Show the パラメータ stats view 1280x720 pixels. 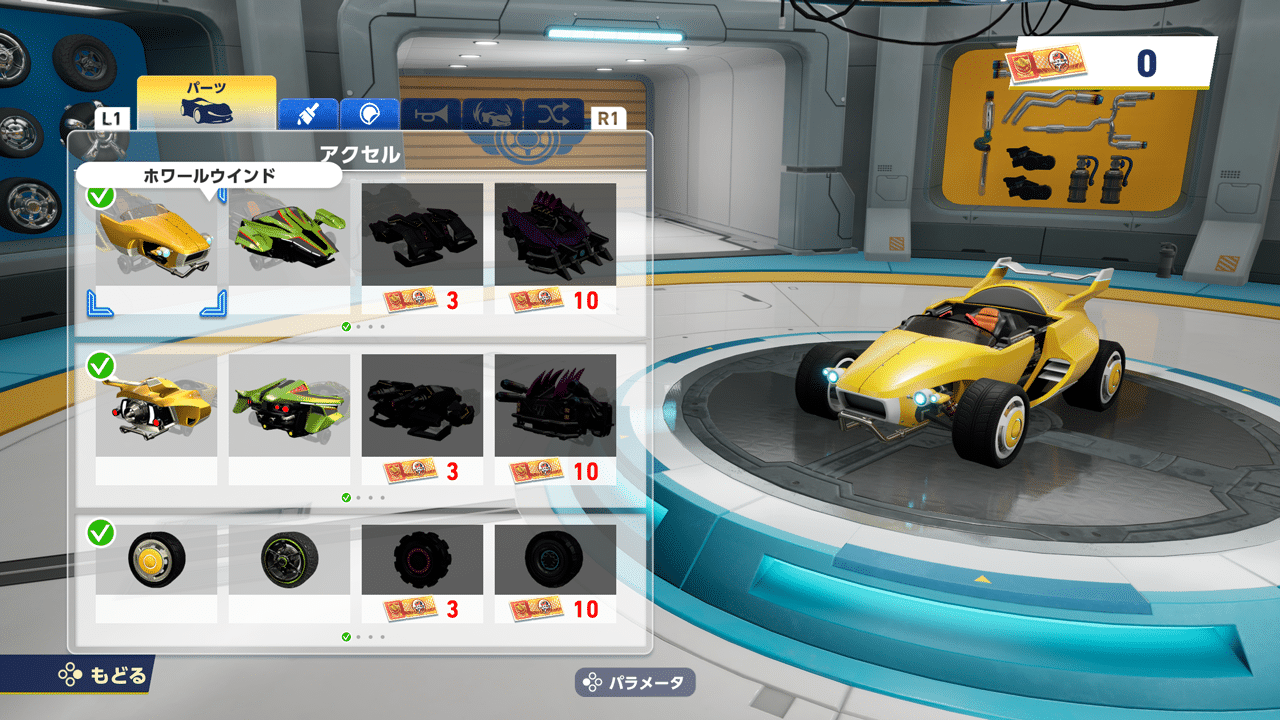(635, 683)
